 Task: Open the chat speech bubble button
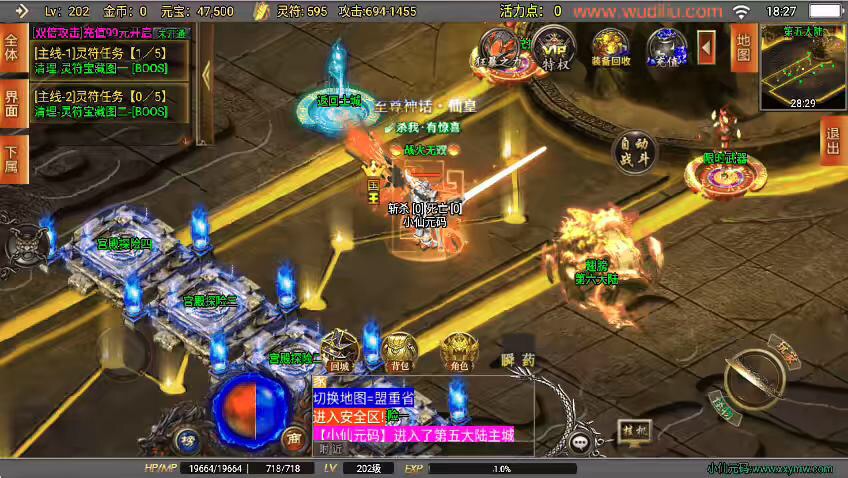(580, 441)
